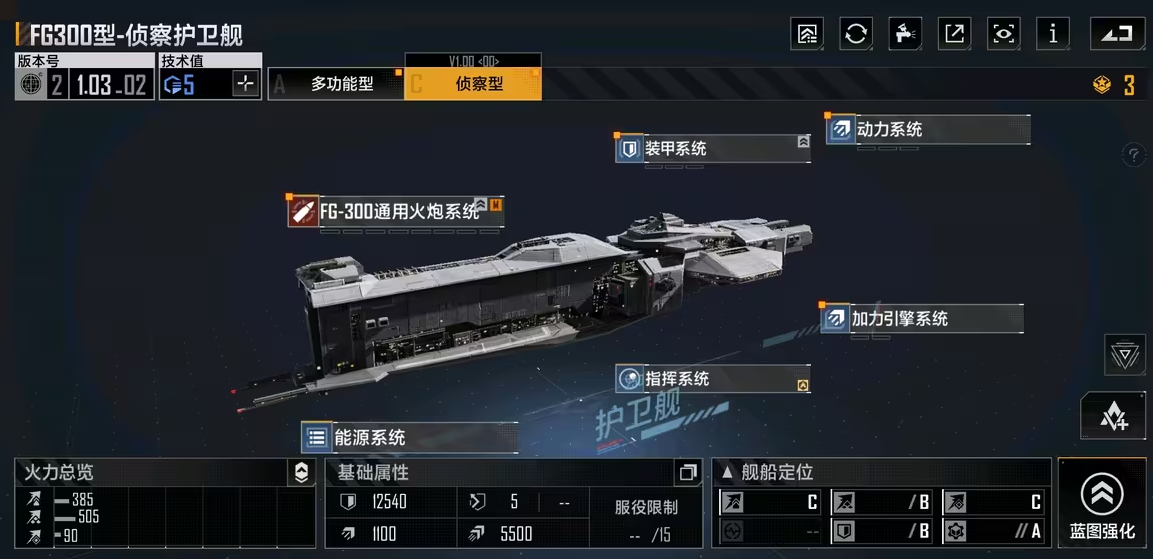The width and height of the screenshot is (1153, 559).
Task: Add tech points with the plus button
Action: tap(246, 84)
